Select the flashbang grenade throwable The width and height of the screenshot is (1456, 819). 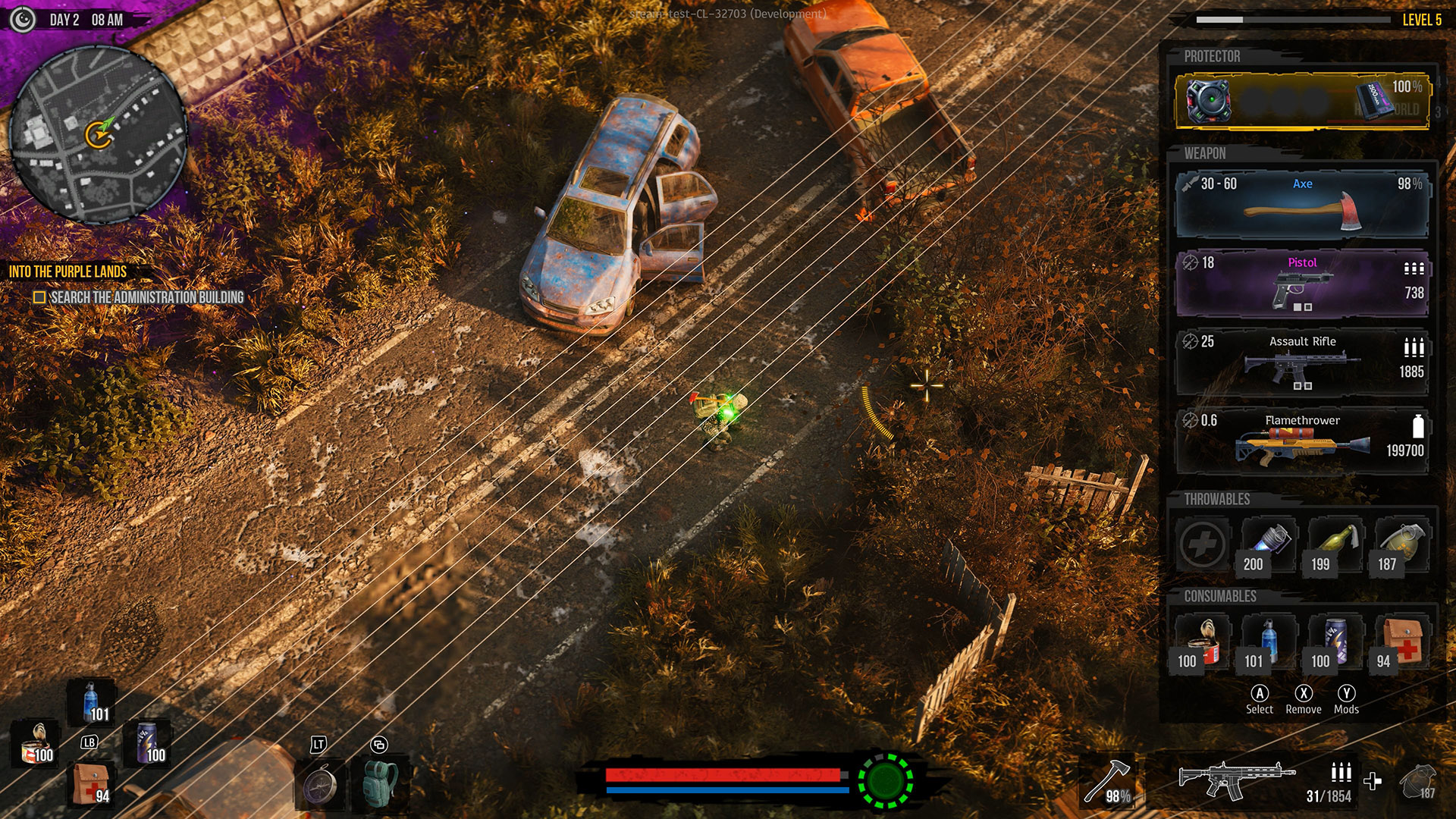pos(1270,544)
